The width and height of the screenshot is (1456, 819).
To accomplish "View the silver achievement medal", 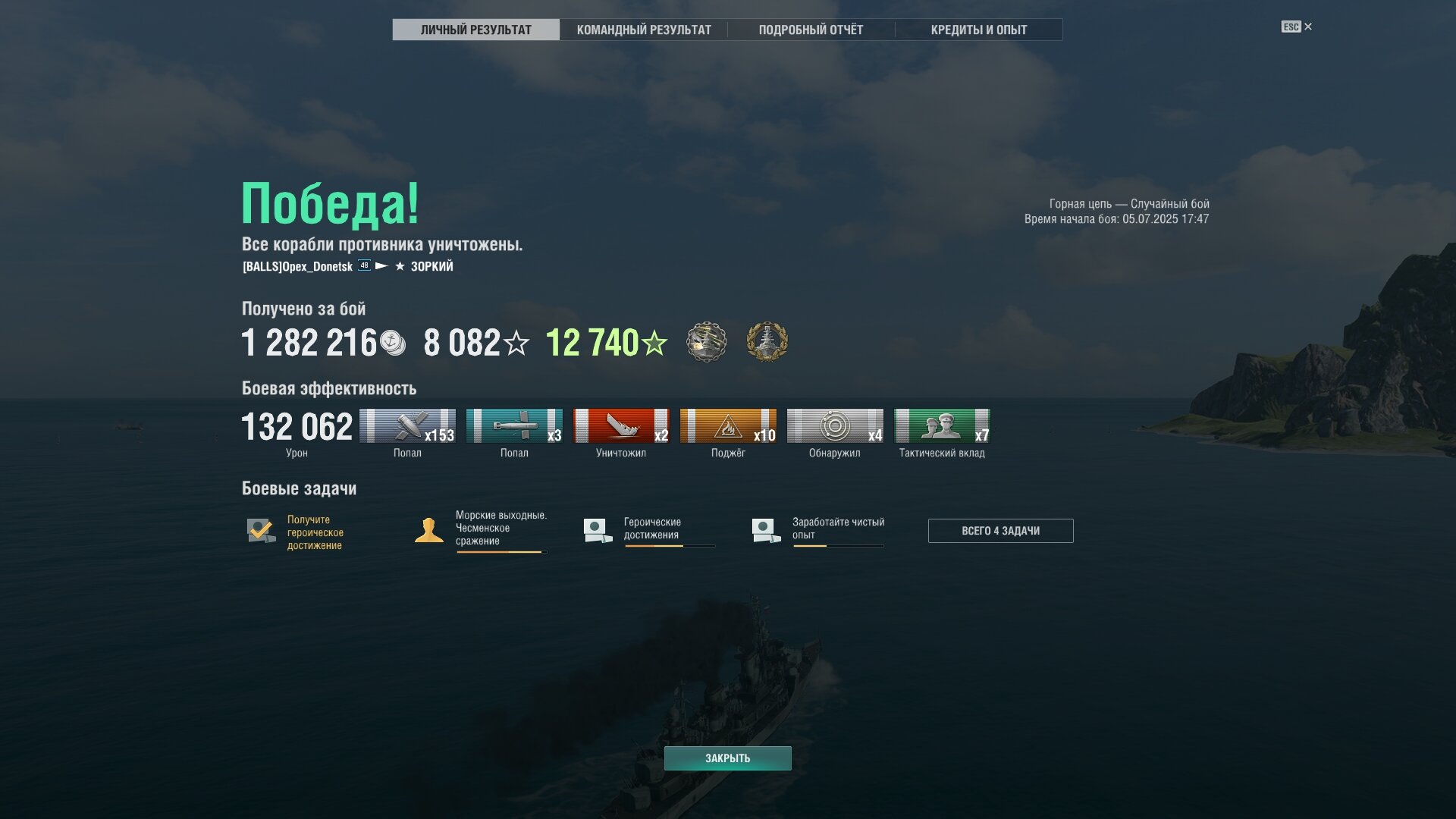I will [707, 342].
